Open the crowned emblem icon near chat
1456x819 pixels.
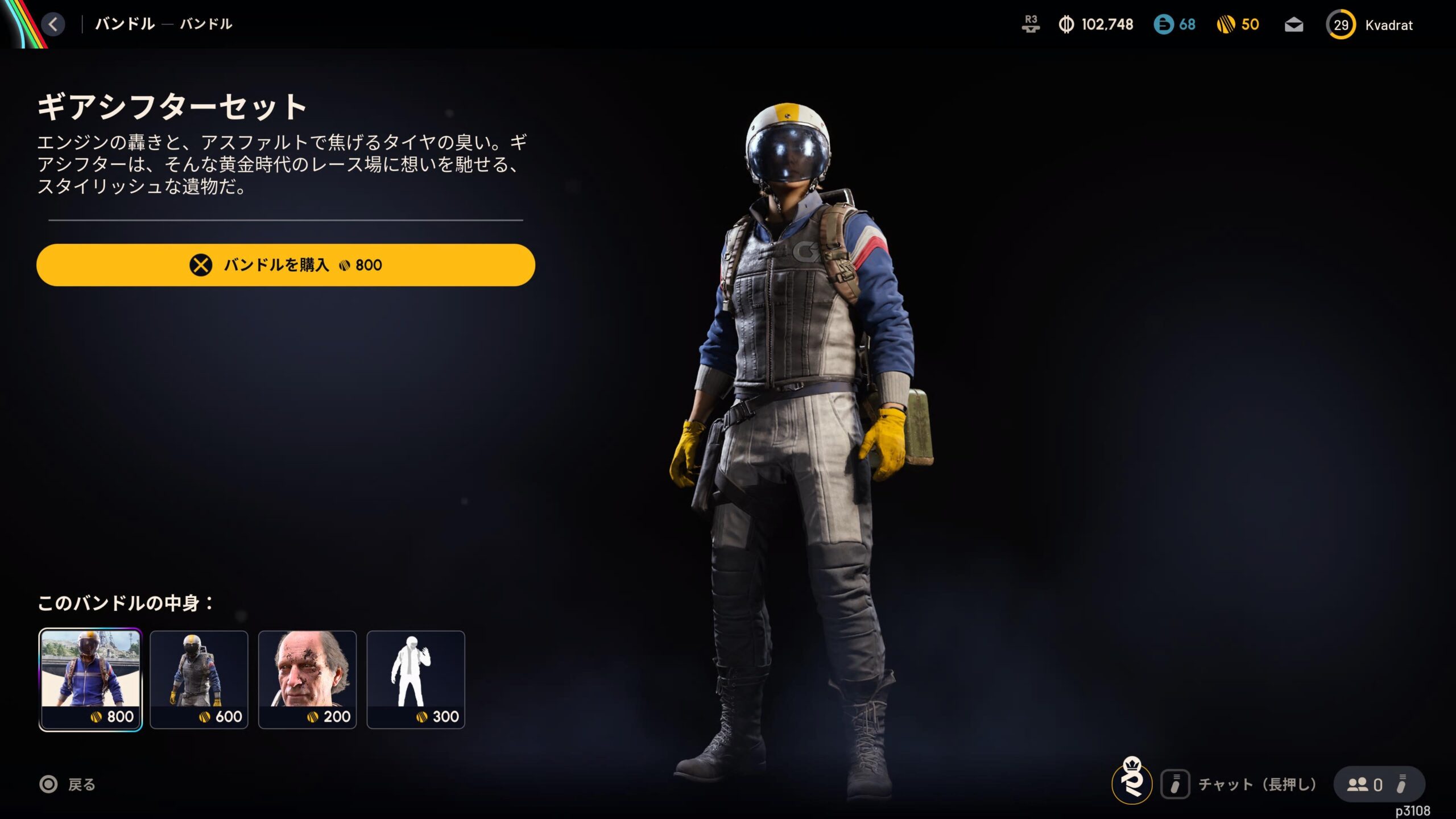1132,781
